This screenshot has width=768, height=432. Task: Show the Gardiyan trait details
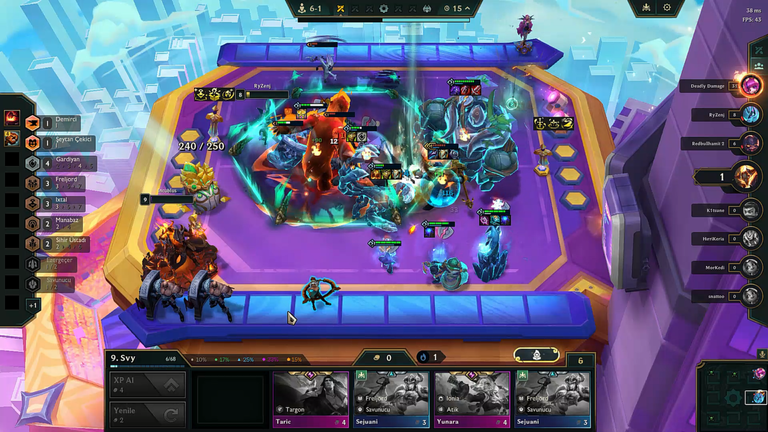coord(58,164)
